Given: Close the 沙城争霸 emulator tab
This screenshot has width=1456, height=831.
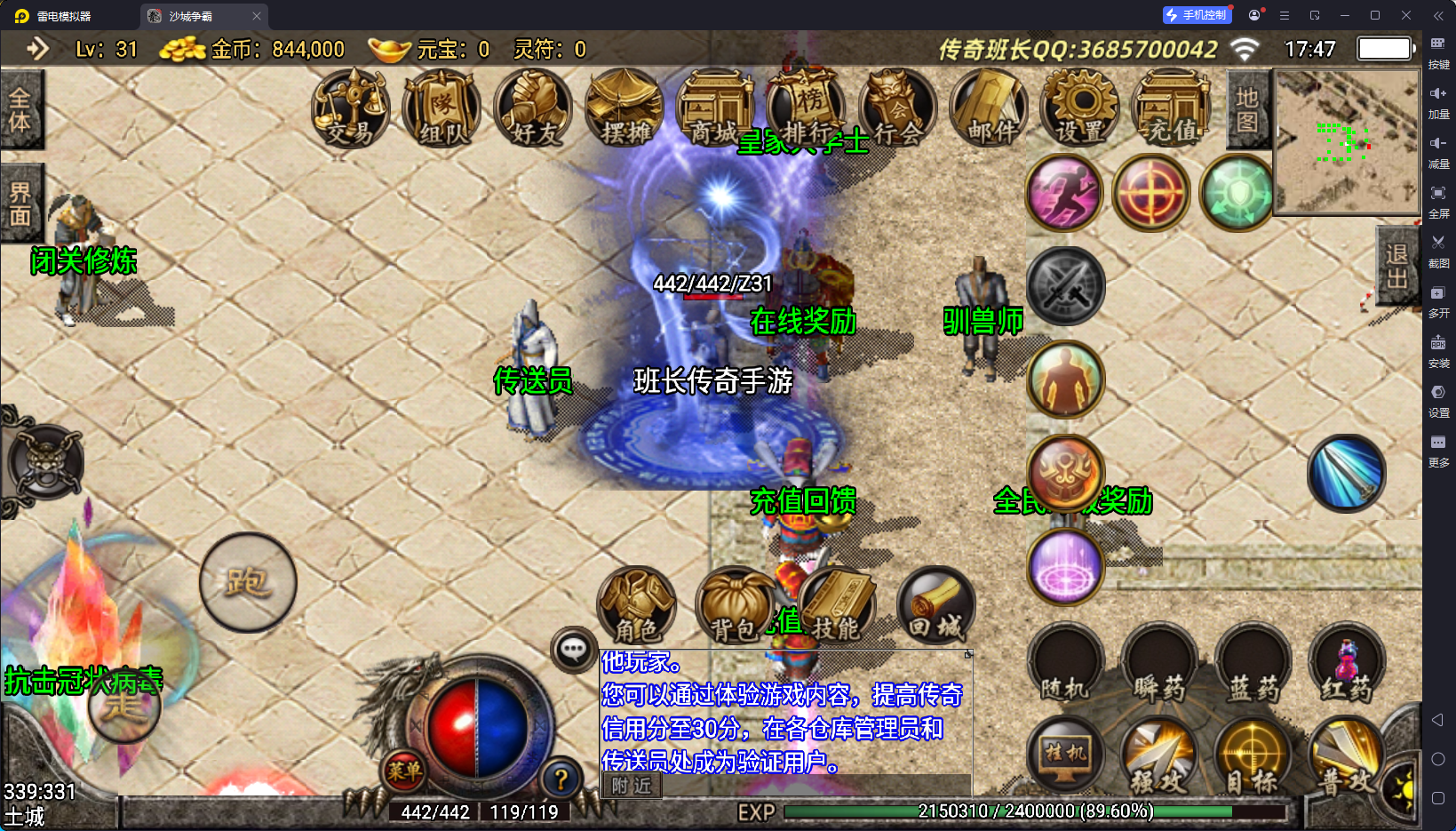Looking at the screenshot, I should point(257,16).
